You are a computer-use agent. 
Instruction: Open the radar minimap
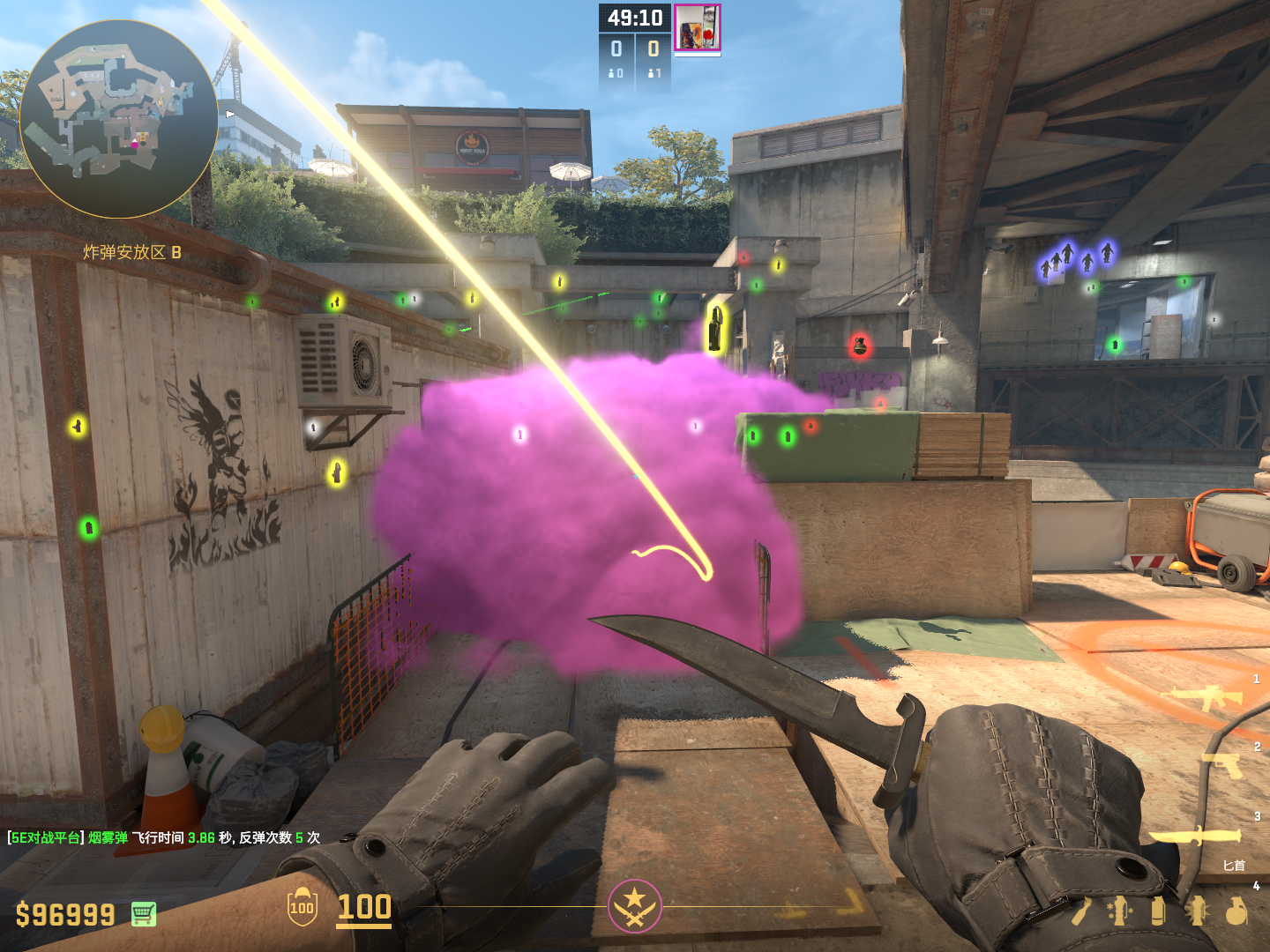[118, 119]
